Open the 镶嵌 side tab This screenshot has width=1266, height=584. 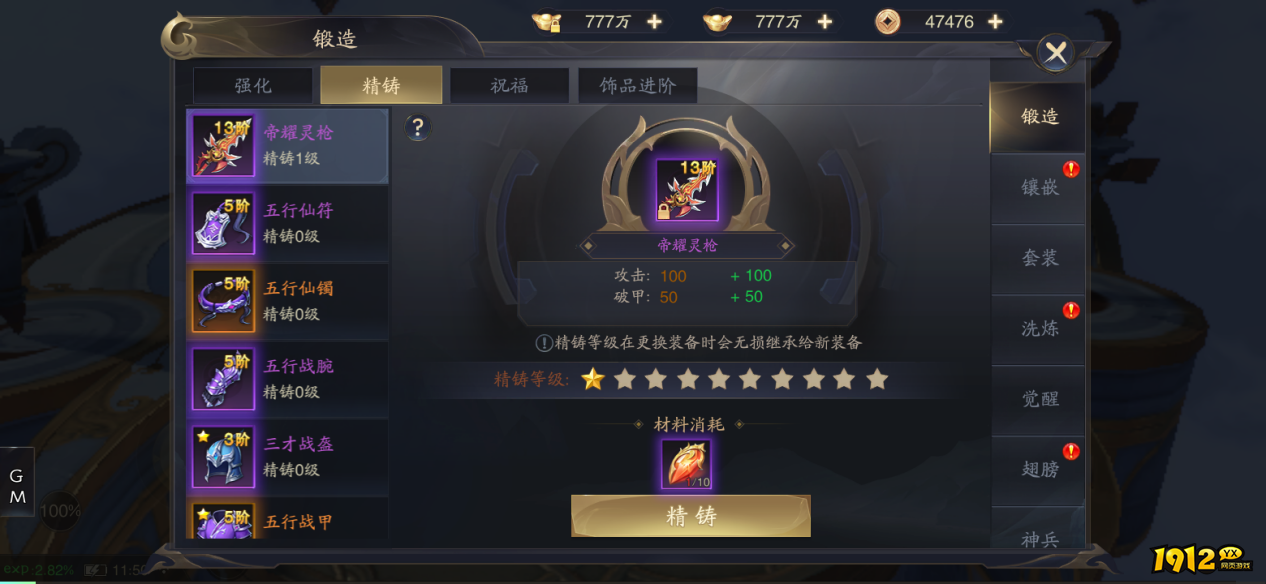click(1039, 187)
